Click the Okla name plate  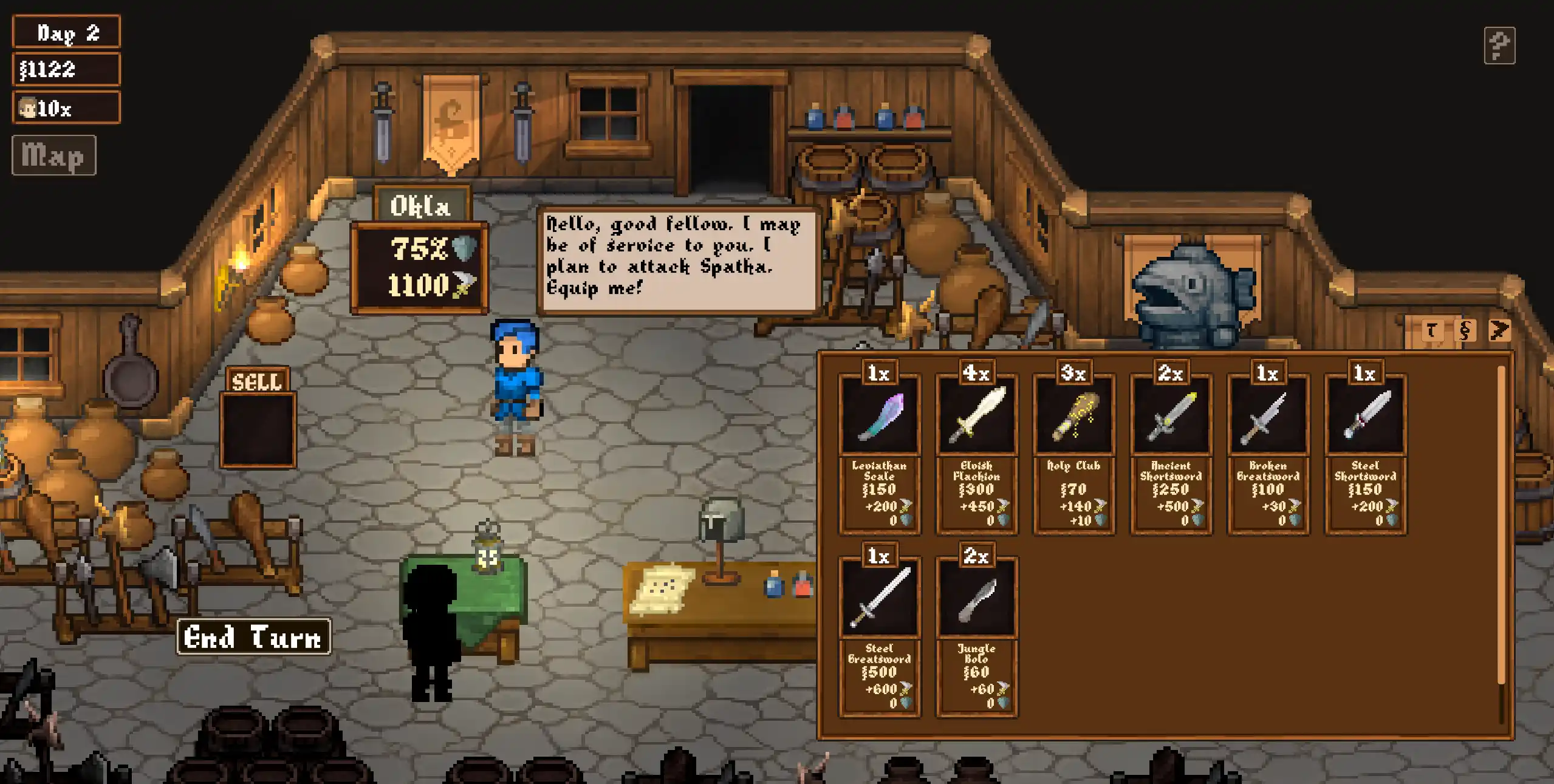(422, 205)
